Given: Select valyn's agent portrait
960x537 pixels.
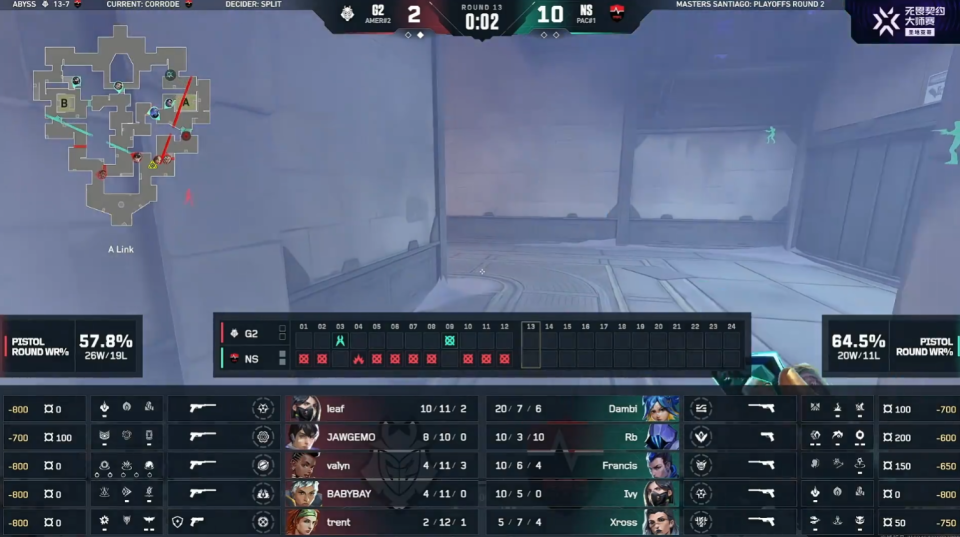Looking at the screenshot, I should pyautogui.click(x=305, y=465).
